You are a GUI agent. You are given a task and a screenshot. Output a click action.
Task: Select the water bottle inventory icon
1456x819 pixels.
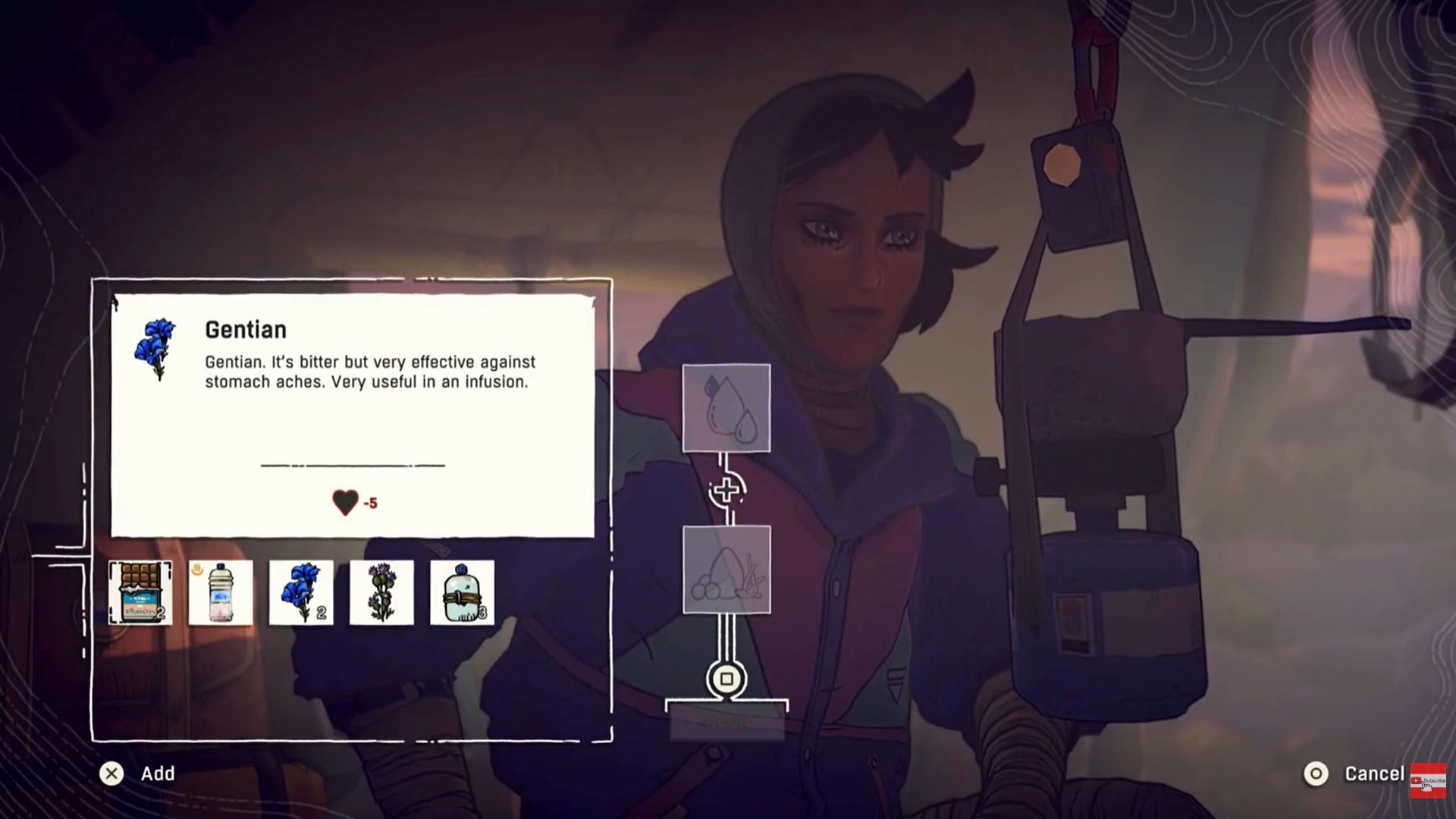point(221,594)
